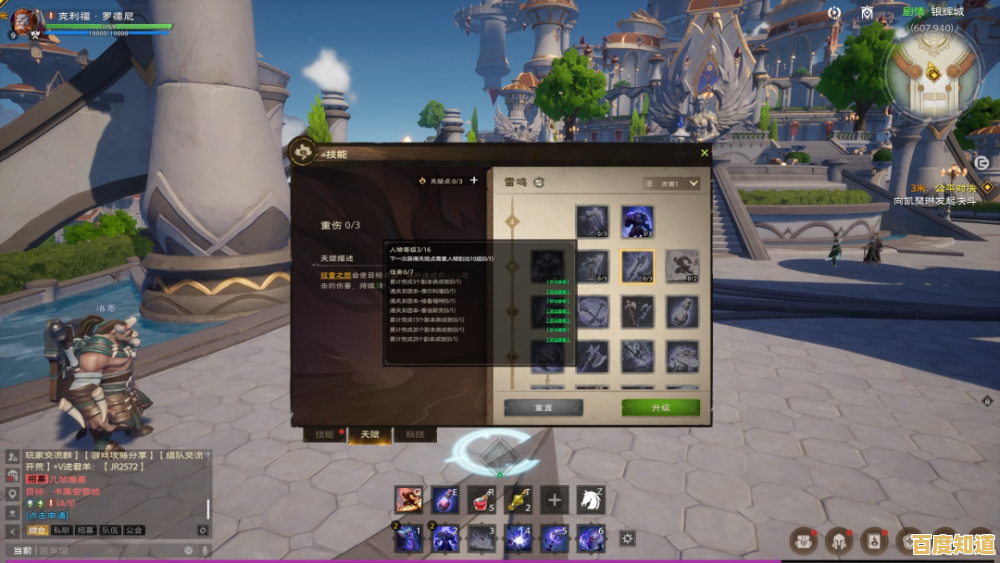Open the gear settings beside the skill bar
The width and height of the screenshot is (1000, 563).
(x=627, y=538)
